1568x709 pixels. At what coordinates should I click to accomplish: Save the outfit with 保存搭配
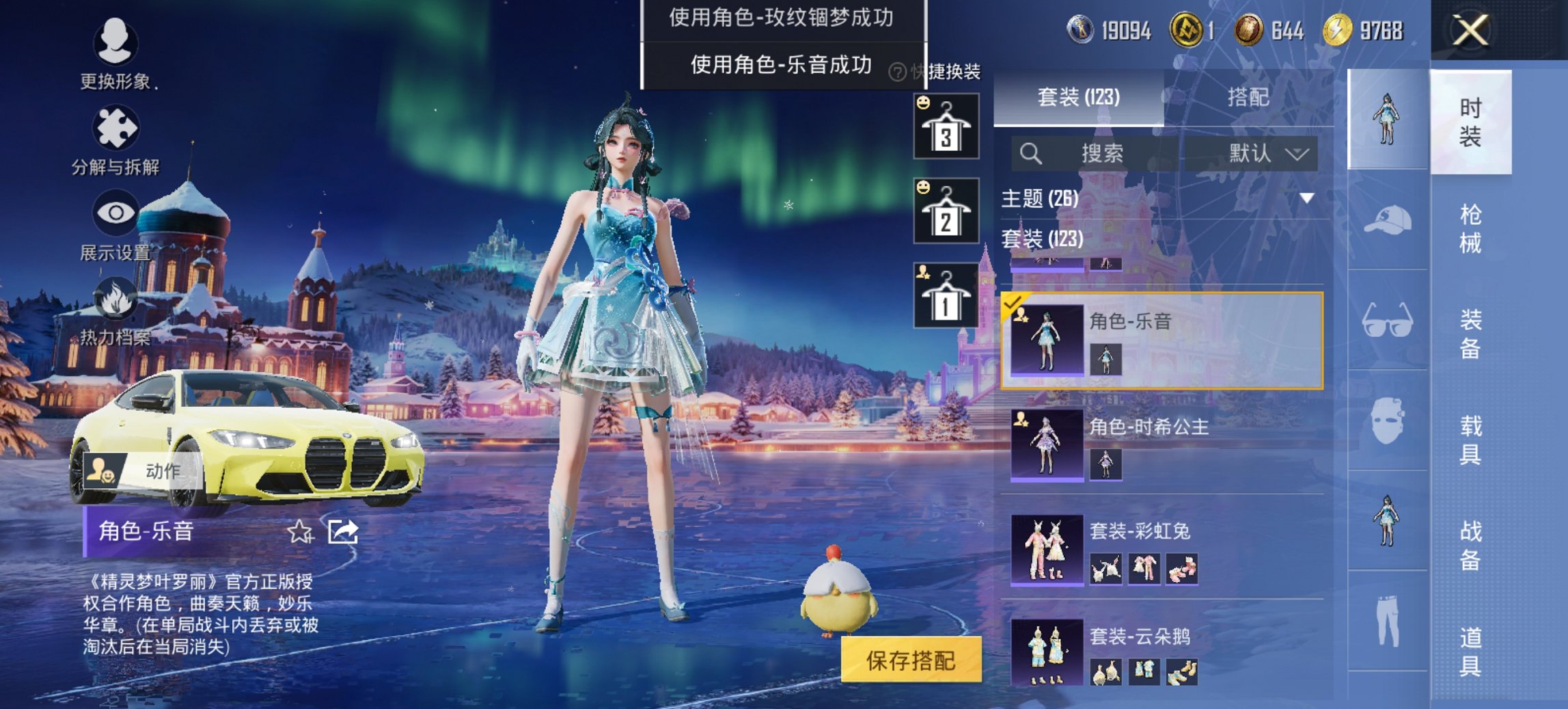pyautogui.click(x=910, y=660)
